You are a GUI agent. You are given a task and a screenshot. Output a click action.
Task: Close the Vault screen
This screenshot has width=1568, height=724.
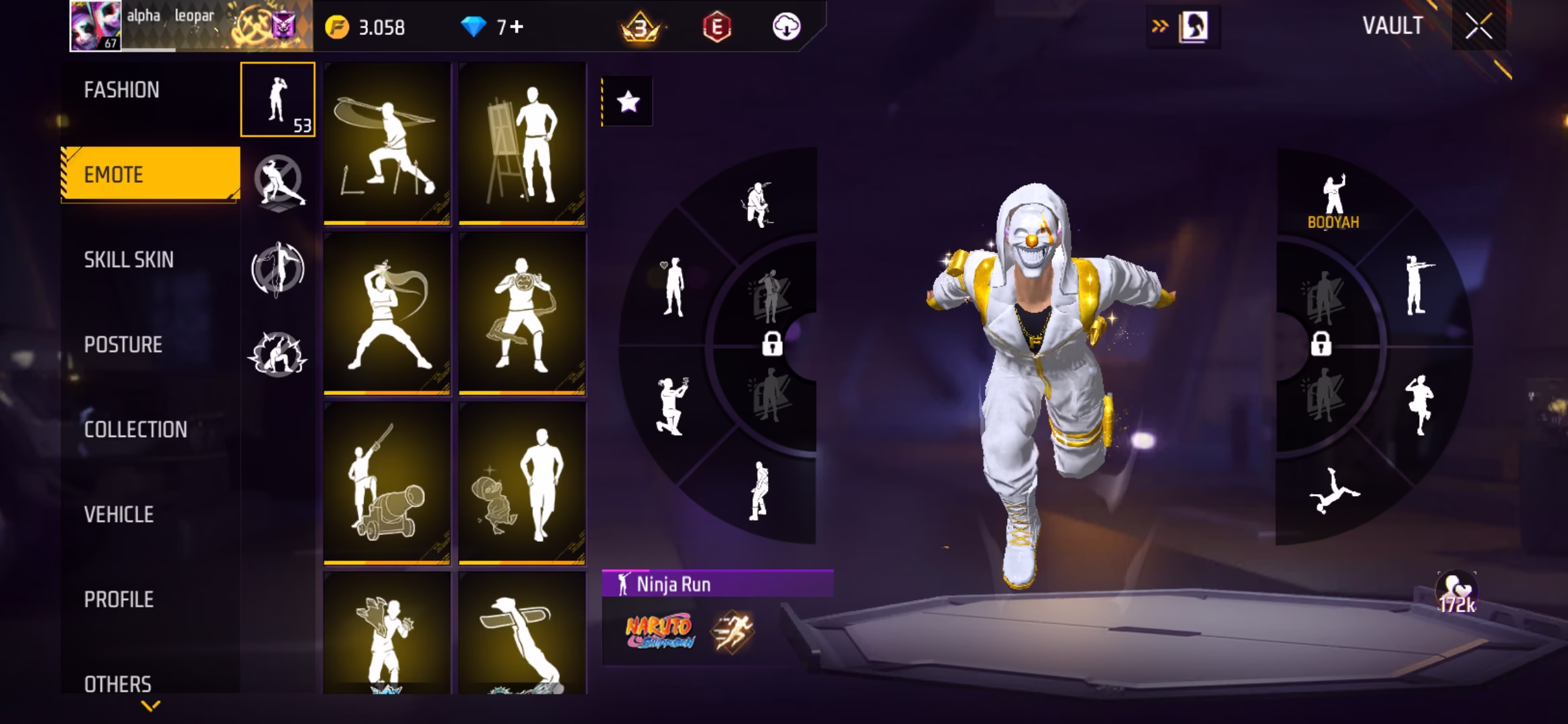pyautogui.click(x=1478, y=27)
